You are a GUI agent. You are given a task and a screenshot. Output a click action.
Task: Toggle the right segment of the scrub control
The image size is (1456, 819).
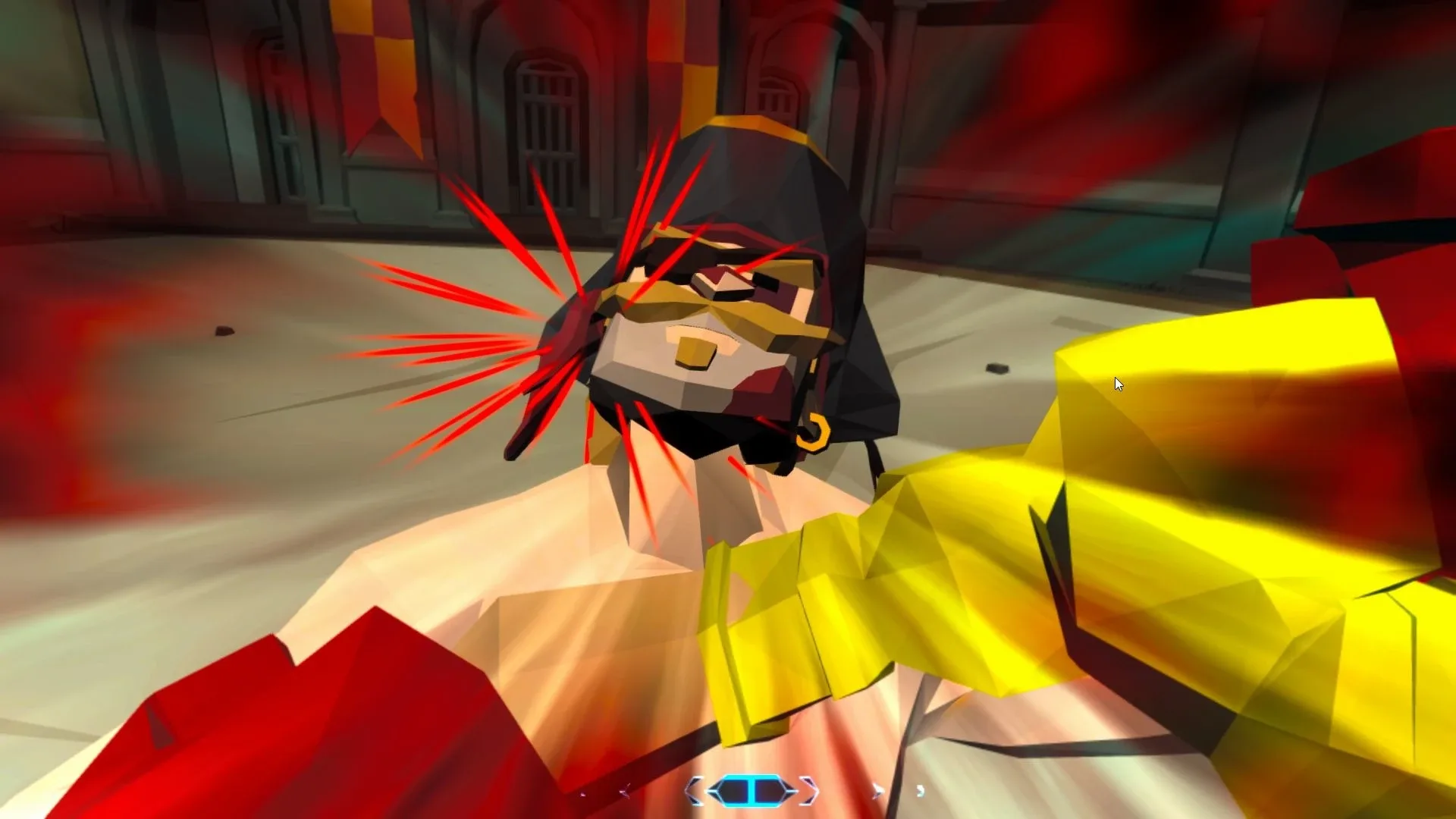(x=770, y=790)
